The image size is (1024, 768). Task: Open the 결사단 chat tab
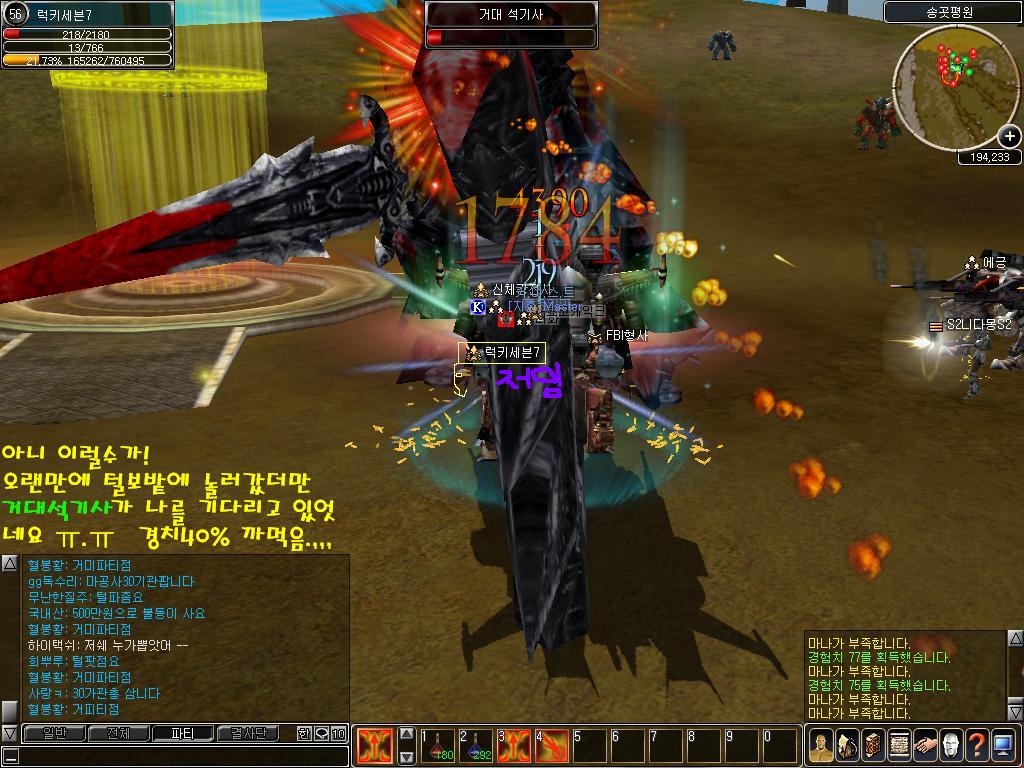[x=248, y=734]
